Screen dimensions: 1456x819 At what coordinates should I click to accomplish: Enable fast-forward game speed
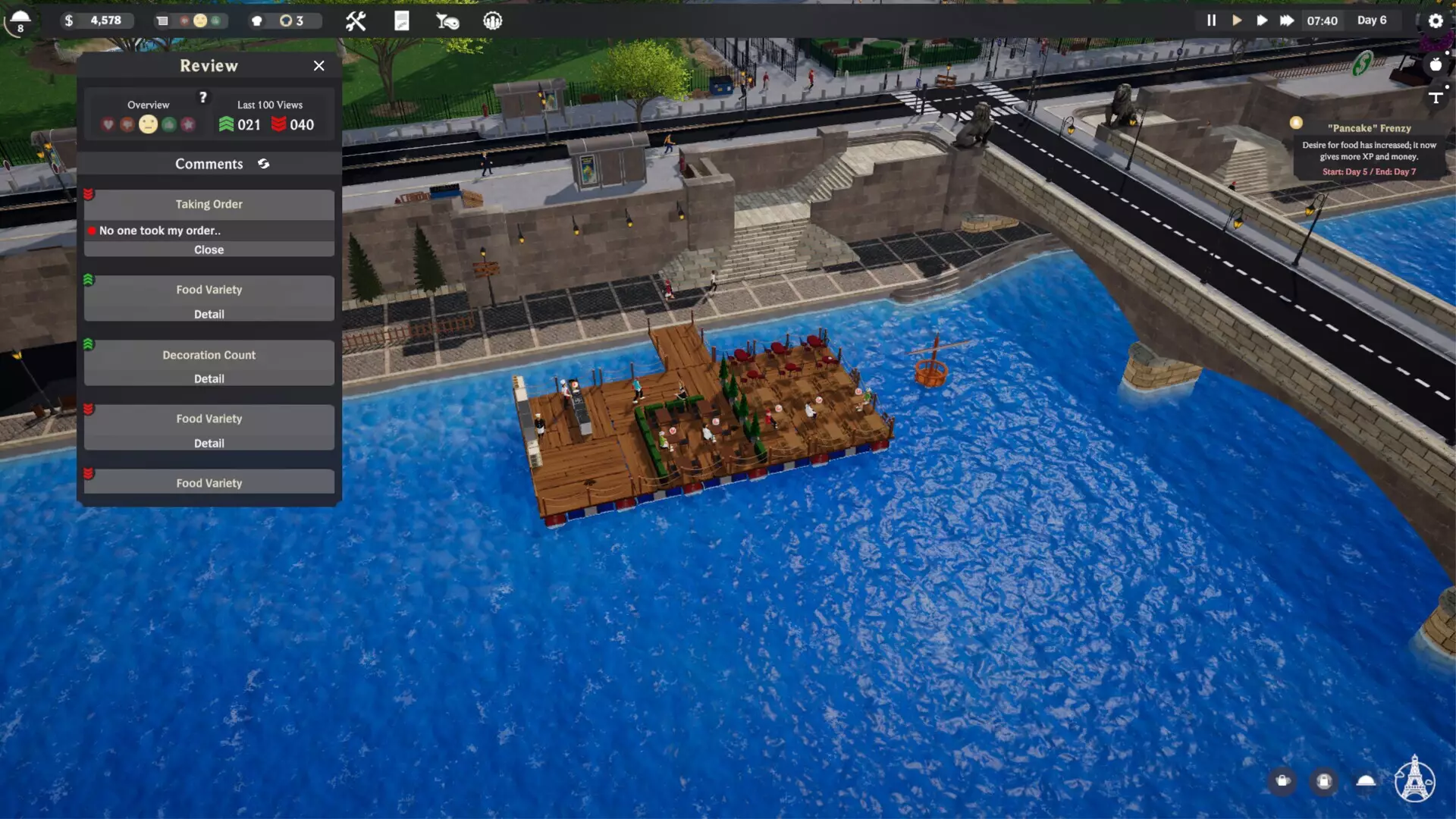[x=1287, y=20]
